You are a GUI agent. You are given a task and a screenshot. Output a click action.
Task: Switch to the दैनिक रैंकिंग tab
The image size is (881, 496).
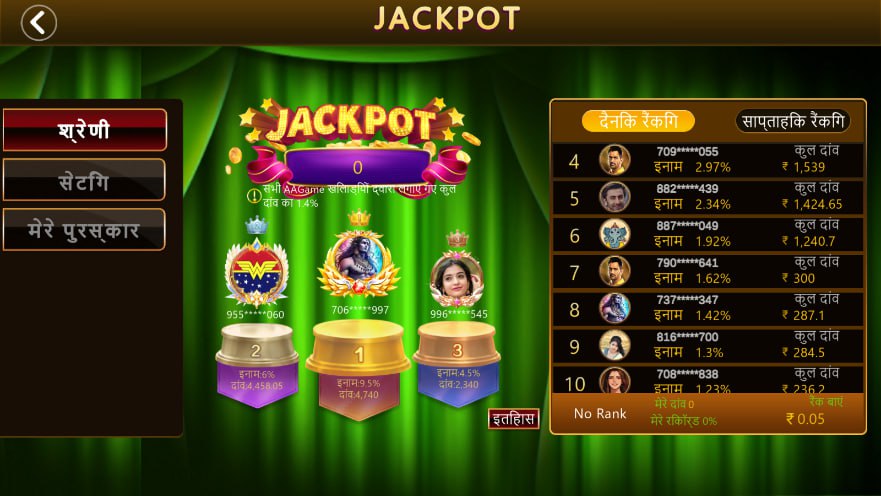coord(638,120)
